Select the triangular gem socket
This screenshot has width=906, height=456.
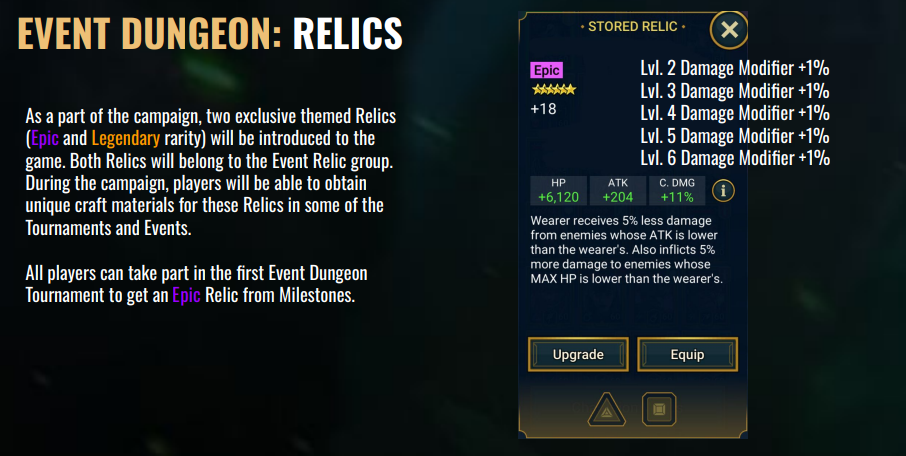pyautogui.click(x=606, y=410)
